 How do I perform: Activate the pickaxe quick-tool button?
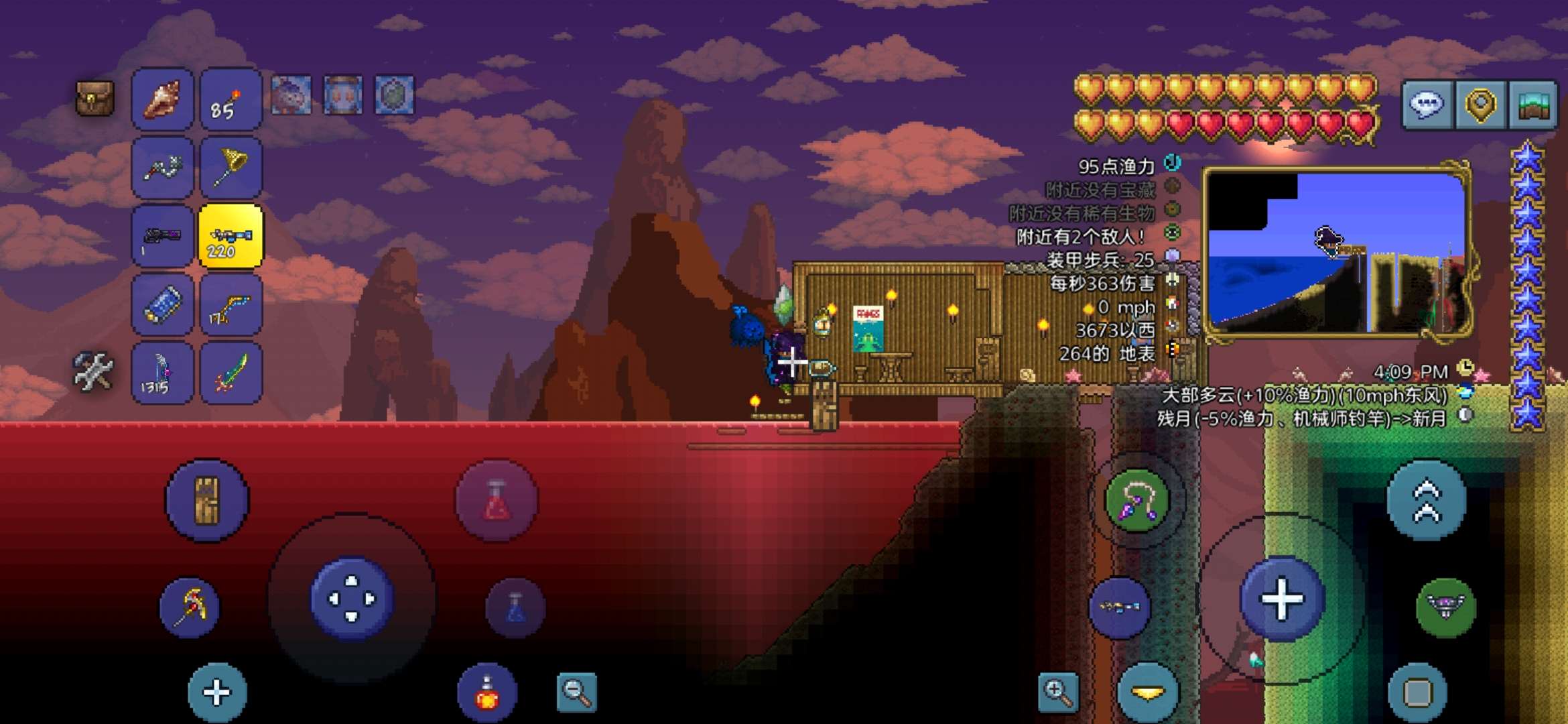(x=190, y=607)
